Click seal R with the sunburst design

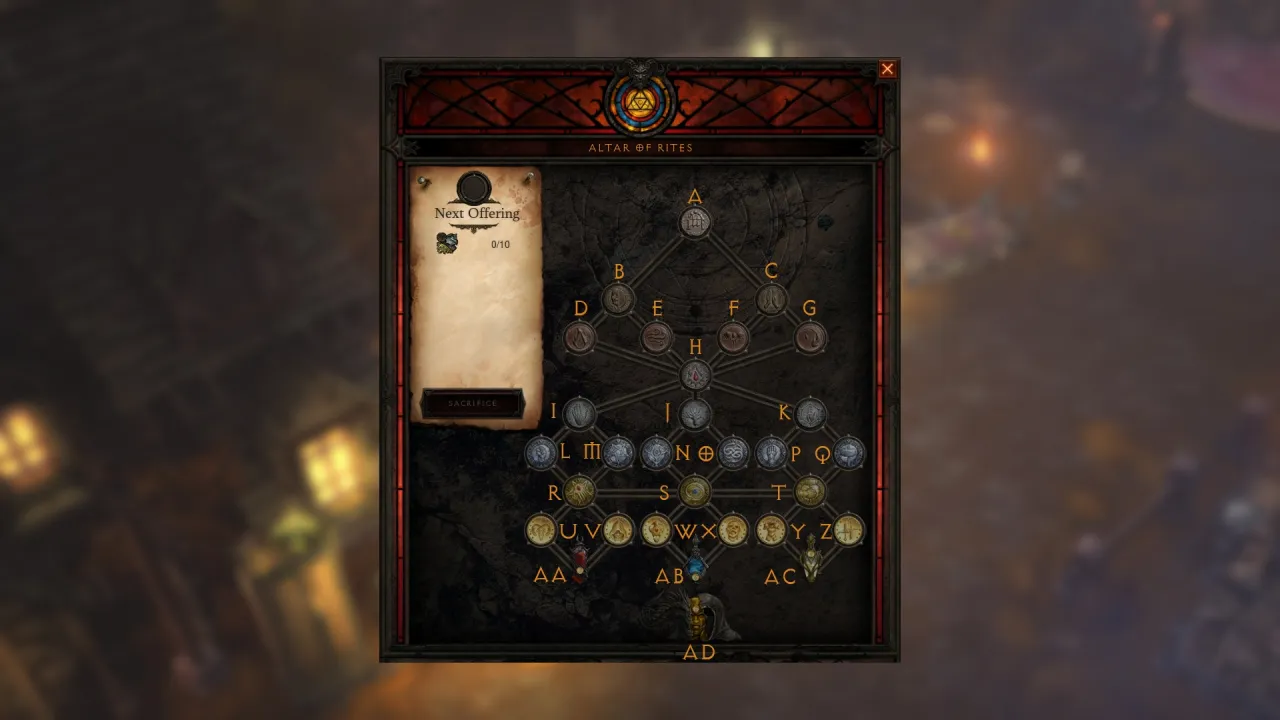click(x=580, y=489)
